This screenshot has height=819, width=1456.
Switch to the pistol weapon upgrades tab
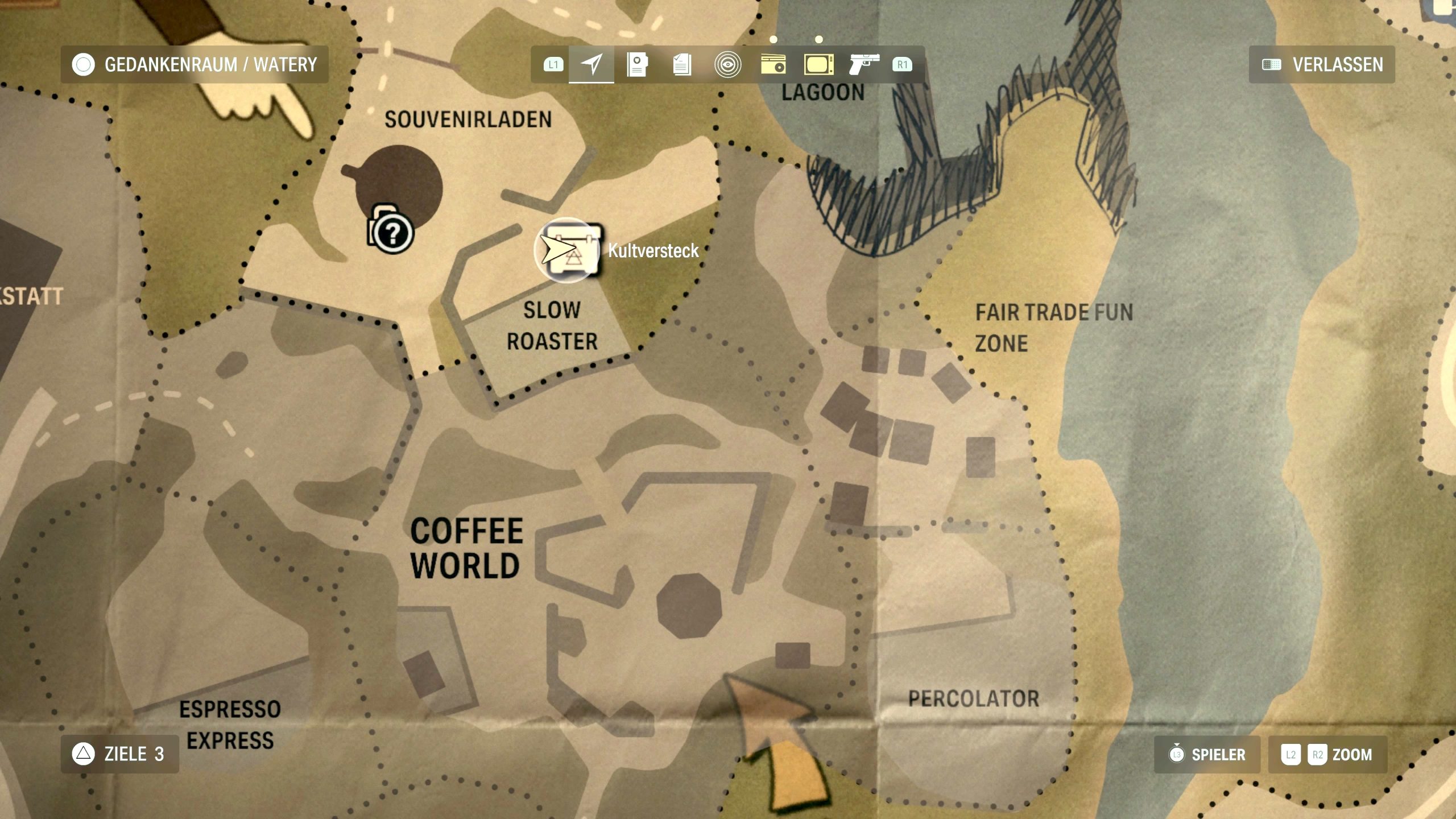(x=863, y=64)
